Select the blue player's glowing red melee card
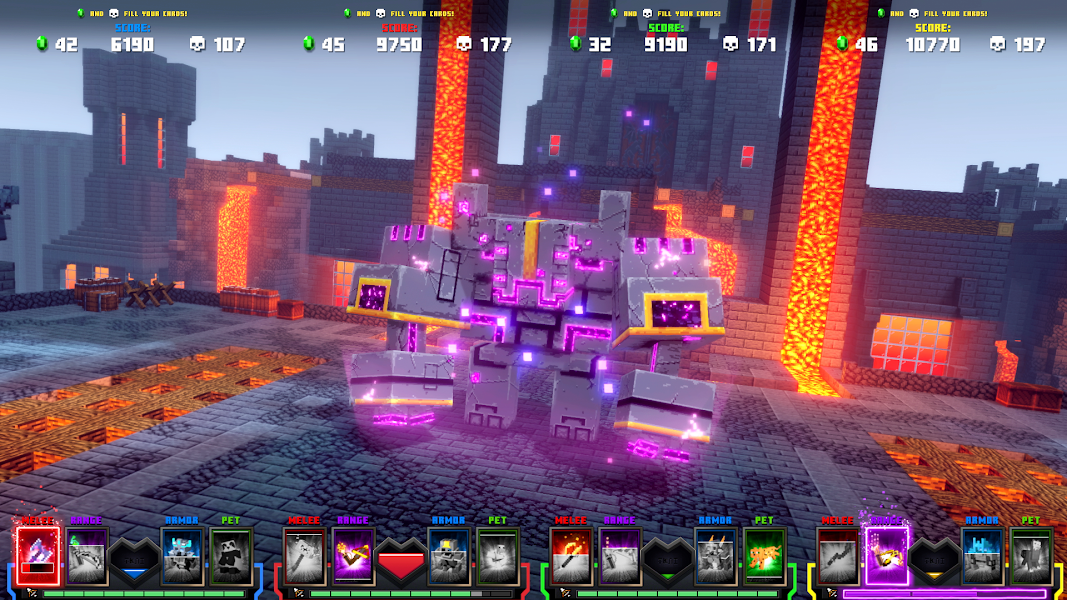 [x=38, y=556]
